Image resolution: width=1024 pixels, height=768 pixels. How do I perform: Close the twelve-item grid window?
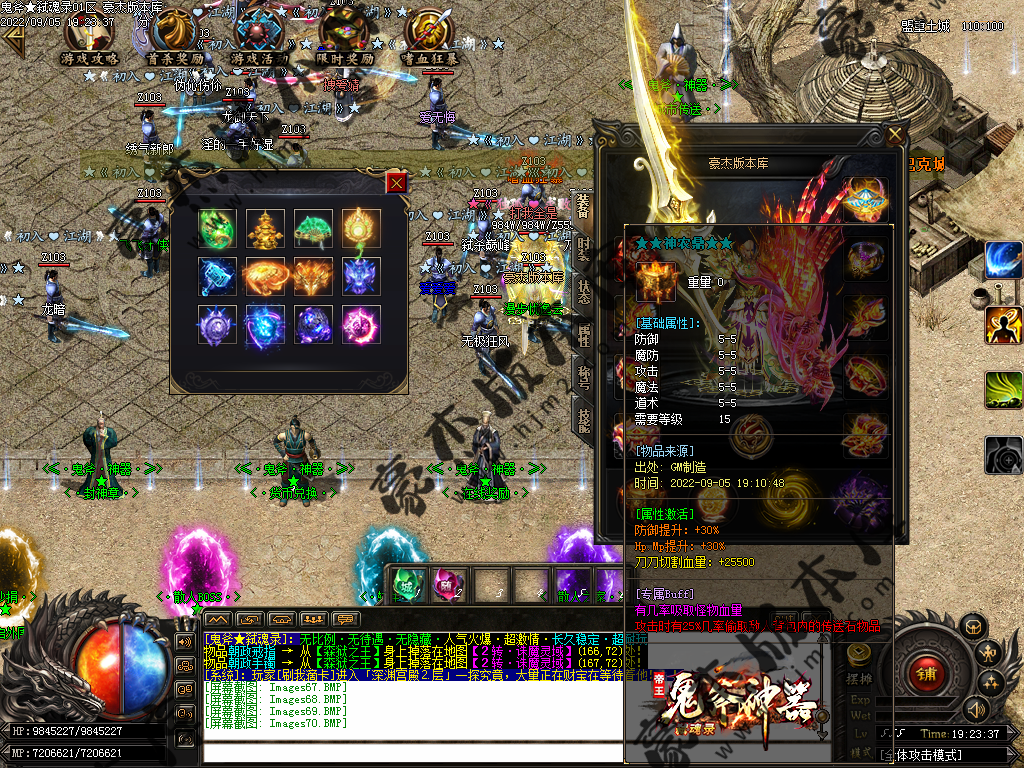[x=397, y=183]
